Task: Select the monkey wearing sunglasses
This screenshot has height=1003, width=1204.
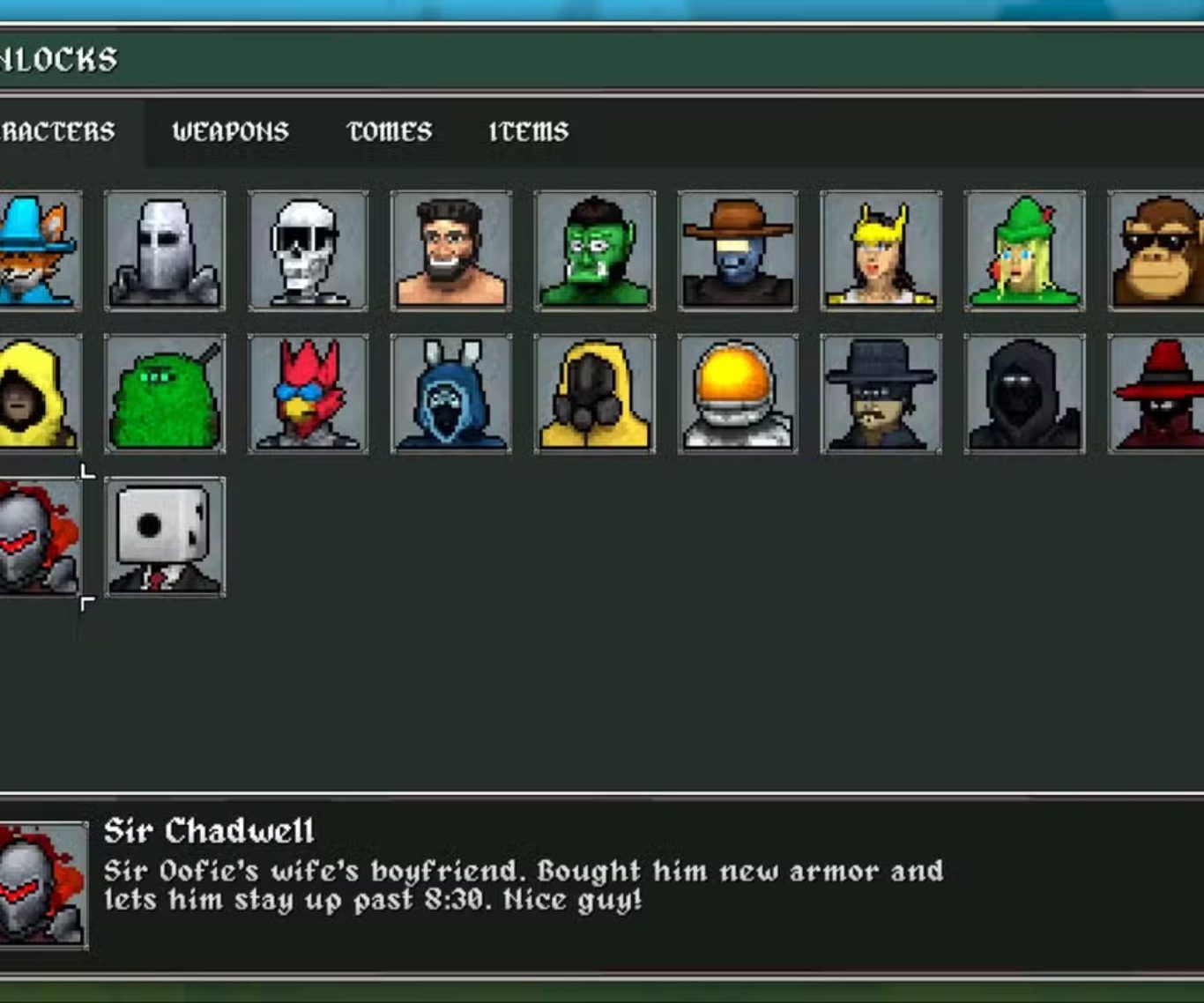Action: (1156, 251)
